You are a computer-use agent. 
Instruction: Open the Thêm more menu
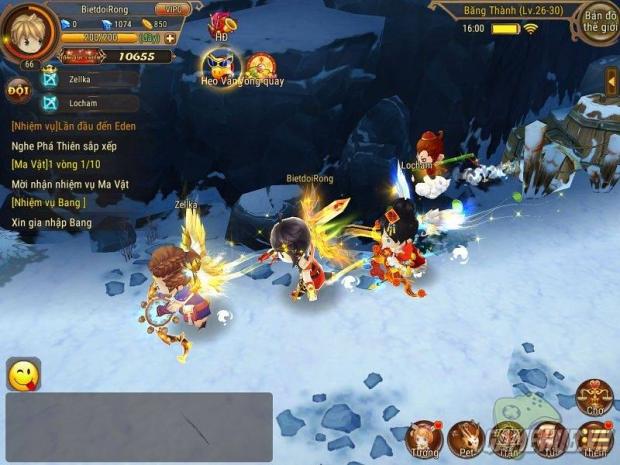[x=595, y=438]
